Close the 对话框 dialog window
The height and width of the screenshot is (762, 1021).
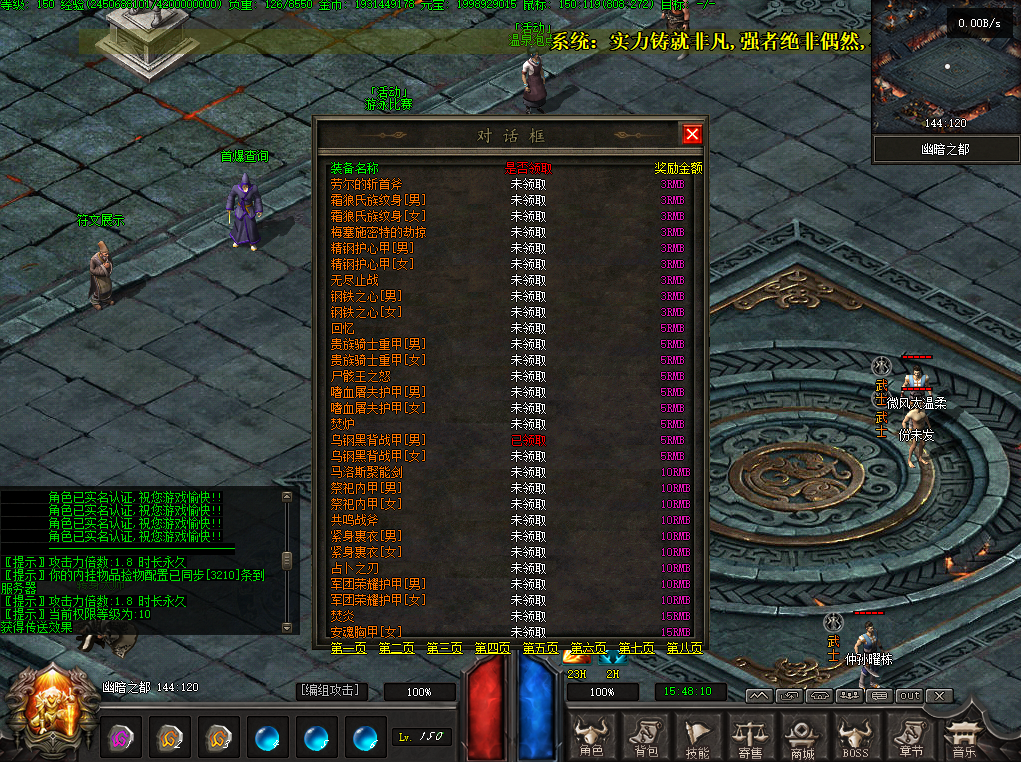coord(691,134)
